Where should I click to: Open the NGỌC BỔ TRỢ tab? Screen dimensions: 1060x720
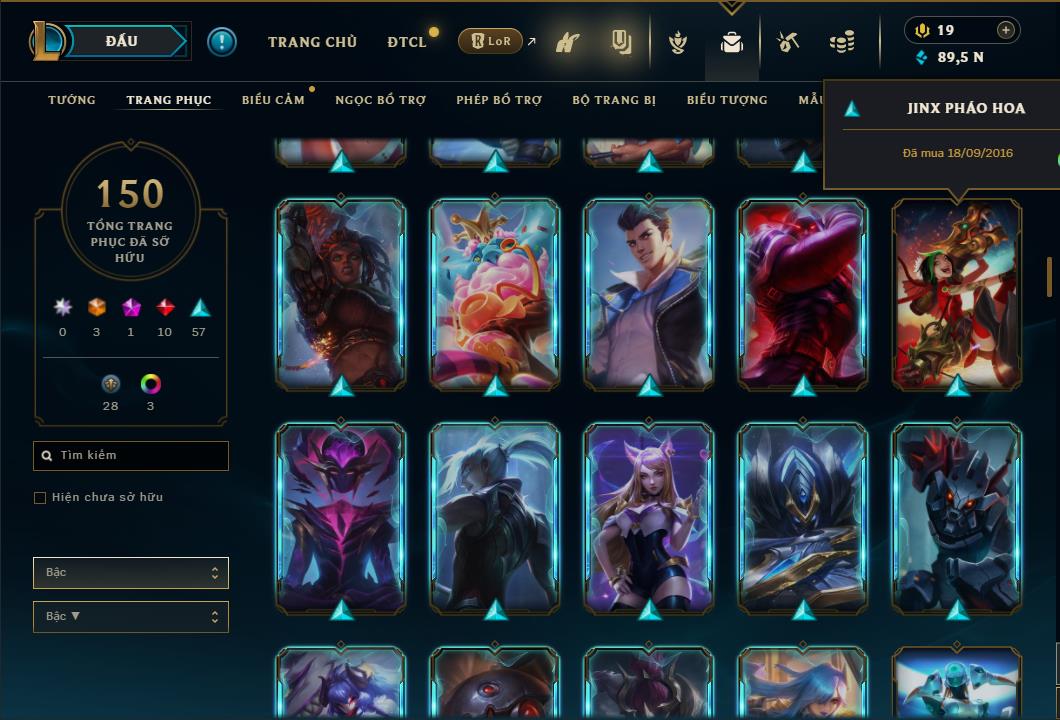[380, 100]
